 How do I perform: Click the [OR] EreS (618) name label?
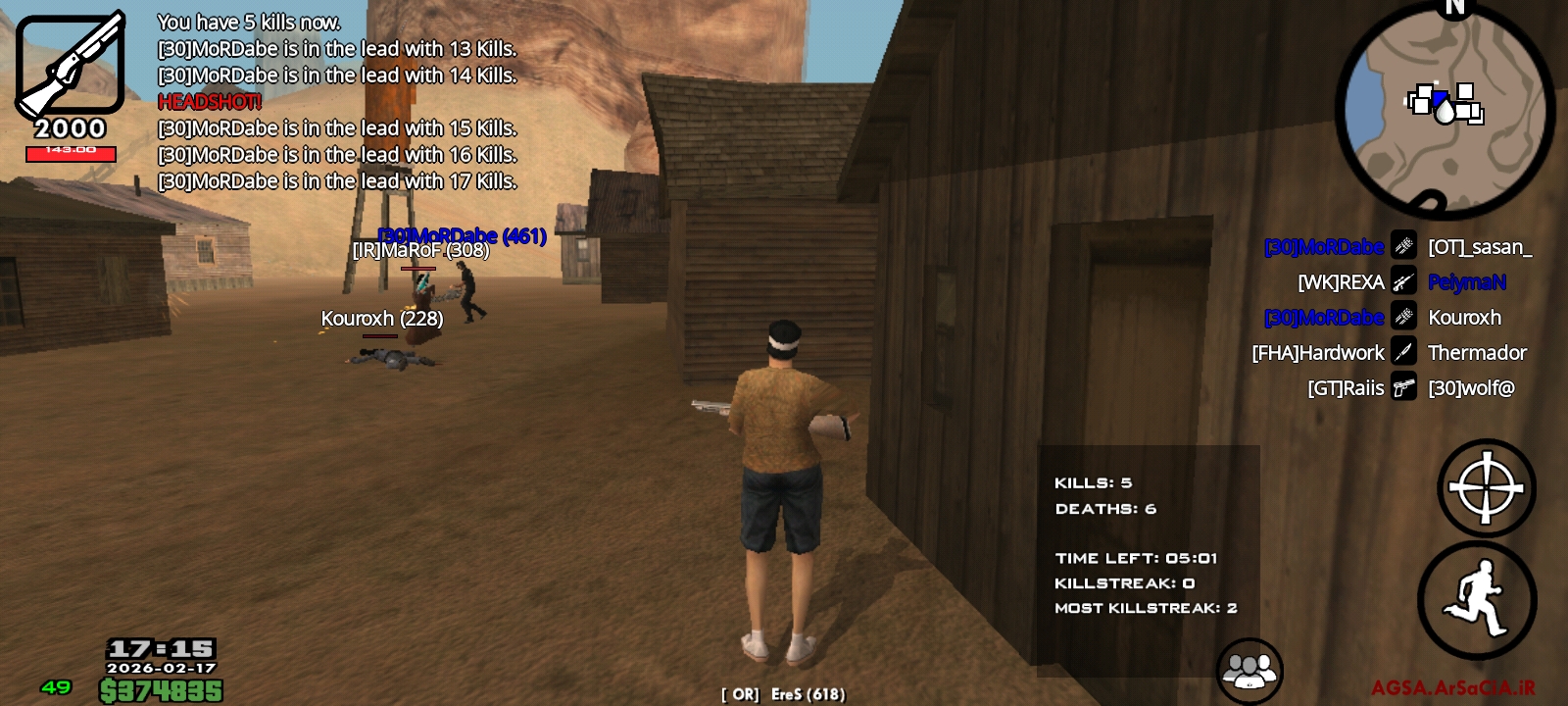783,693
